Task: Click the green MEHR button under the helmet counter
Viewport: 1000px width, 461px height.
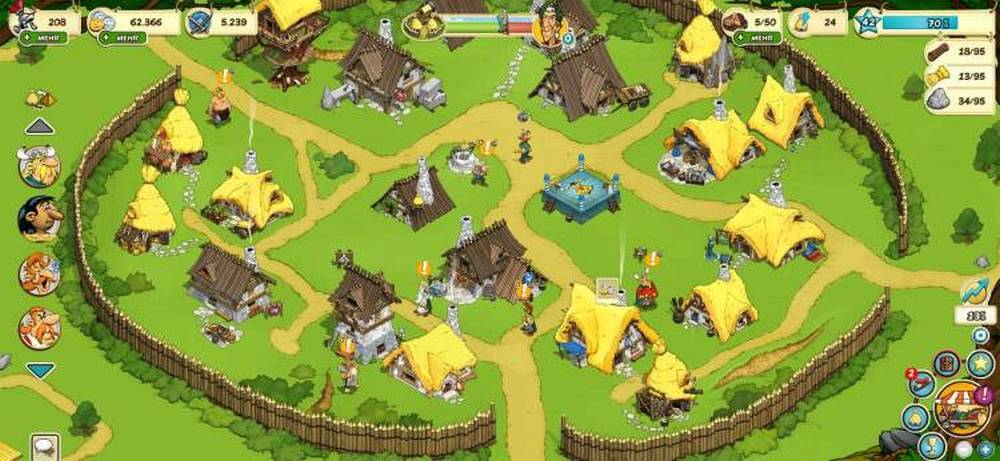Action: (x=45, y=39)
